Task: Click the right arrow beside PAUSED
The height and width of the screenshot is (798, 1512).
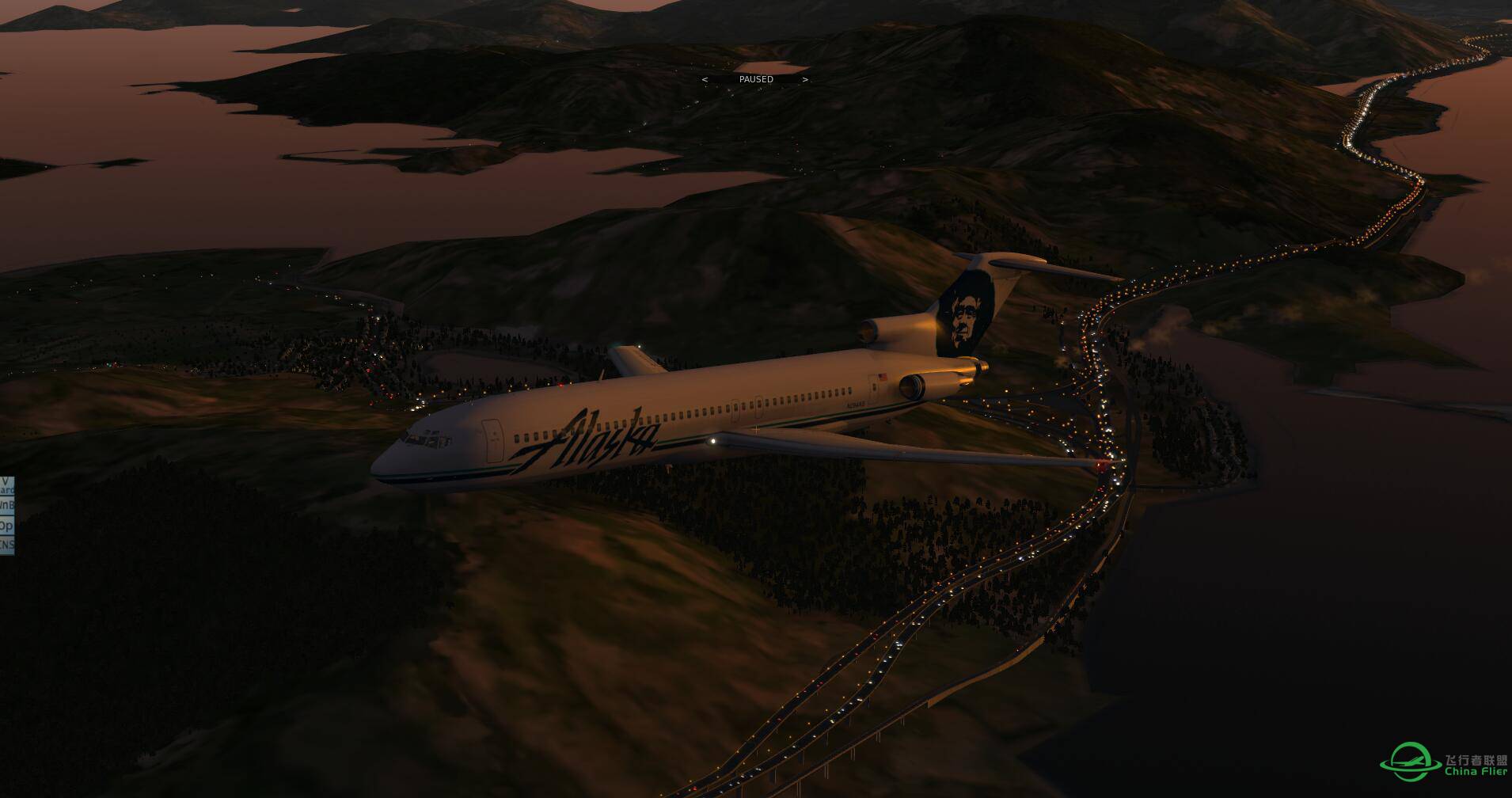Action: point(805,79)
